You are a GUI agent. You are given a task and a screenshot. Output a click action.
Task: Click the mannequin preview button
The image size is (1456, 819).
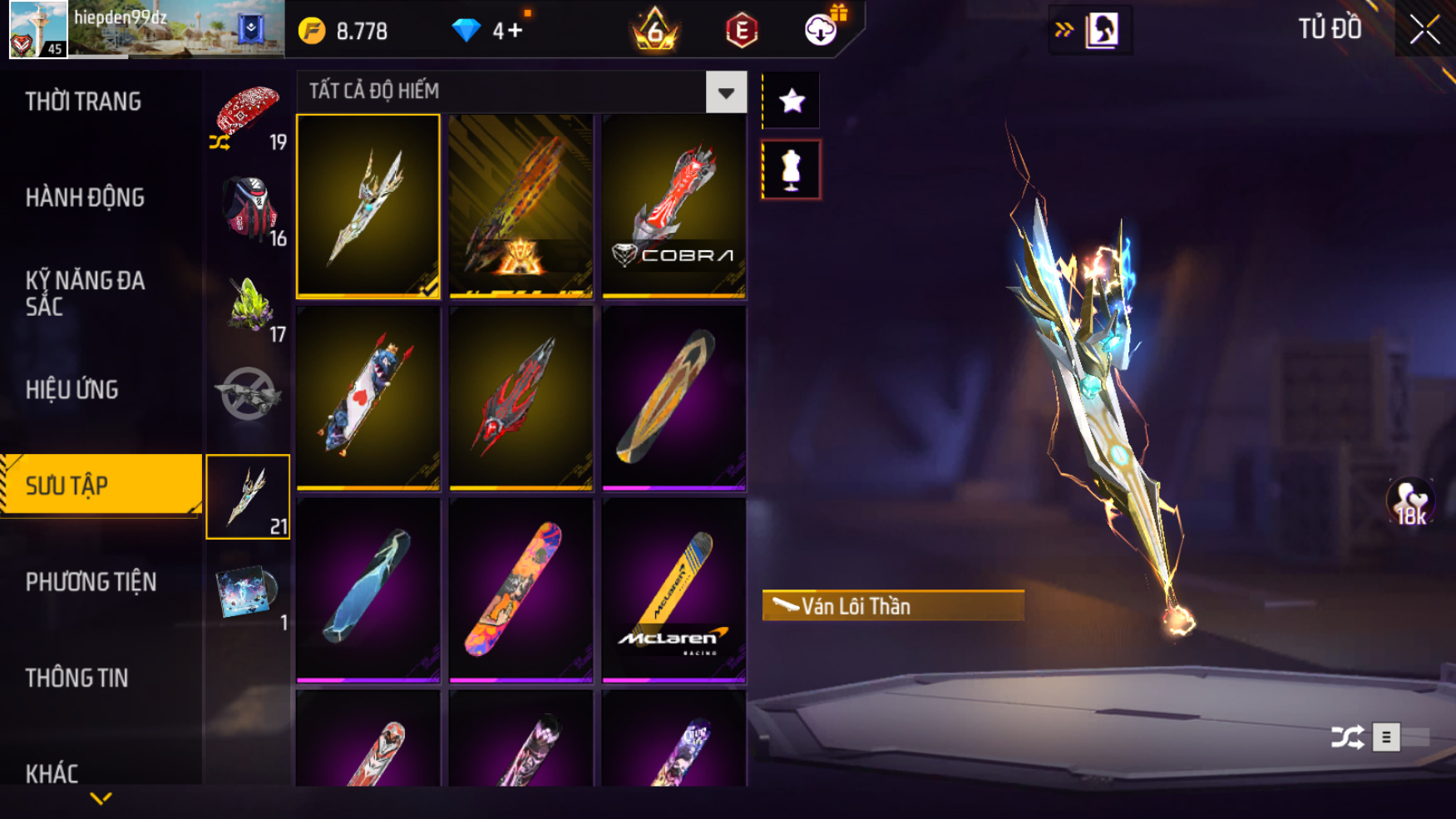click(x=791, y=170)
